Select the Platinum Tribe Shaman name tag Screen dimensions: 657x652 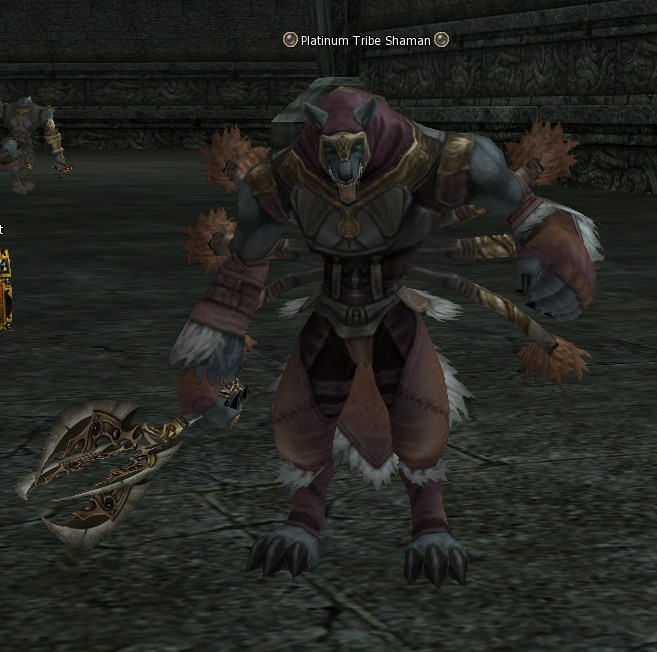pos(365,40)
